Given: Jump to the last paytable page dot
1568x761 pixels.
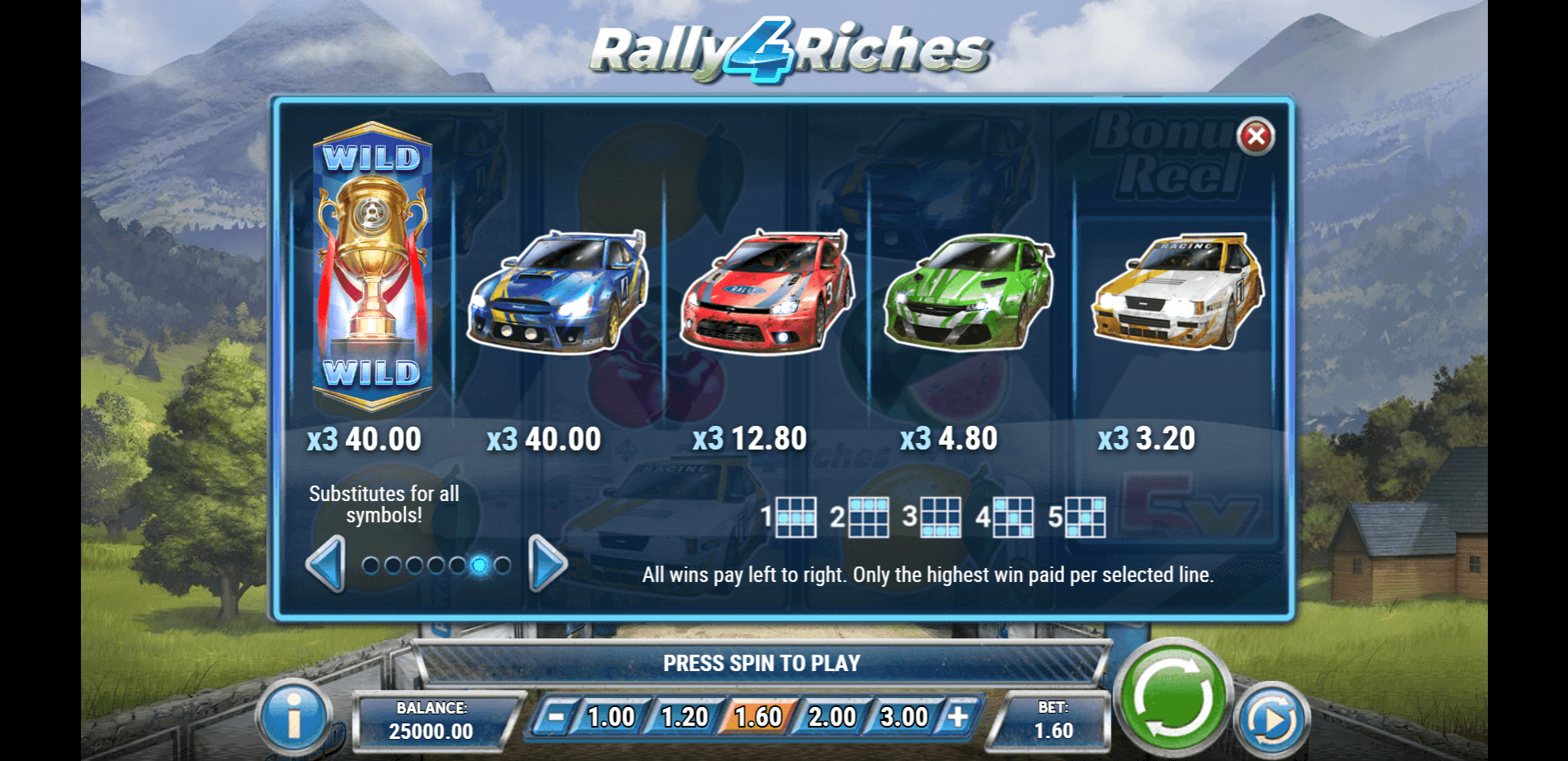Looking at the screenshot, I should coord(503,565).
